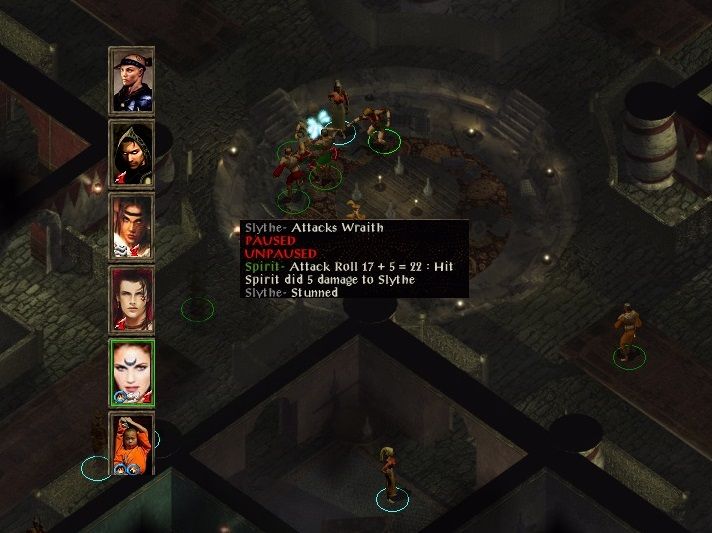712x533 pixels.
Task: Select the orange-robed monk portrait
Action: (131, 444)
